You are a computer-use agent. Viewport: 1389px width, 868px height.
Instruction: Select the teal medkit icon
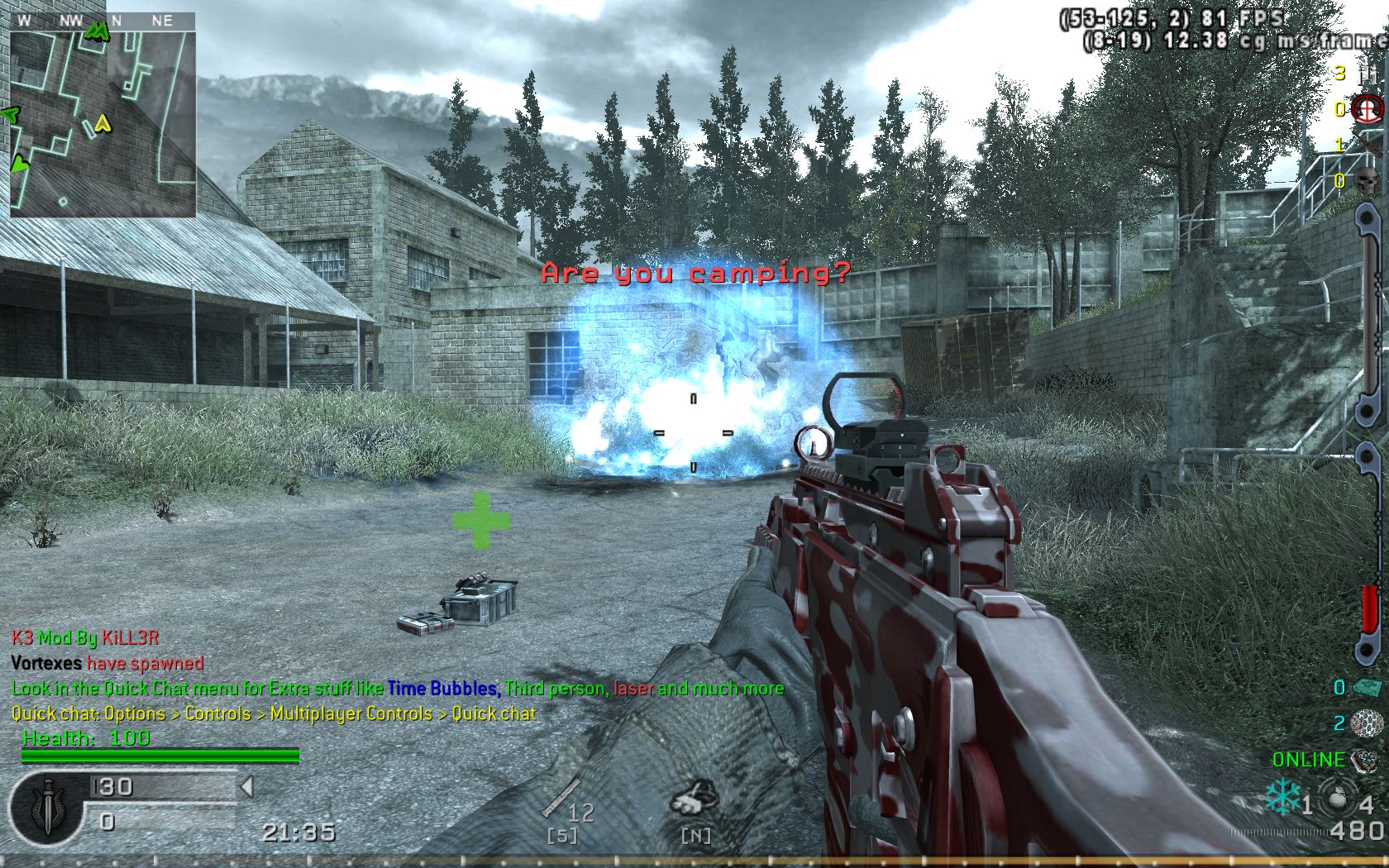click(1366, 688)
